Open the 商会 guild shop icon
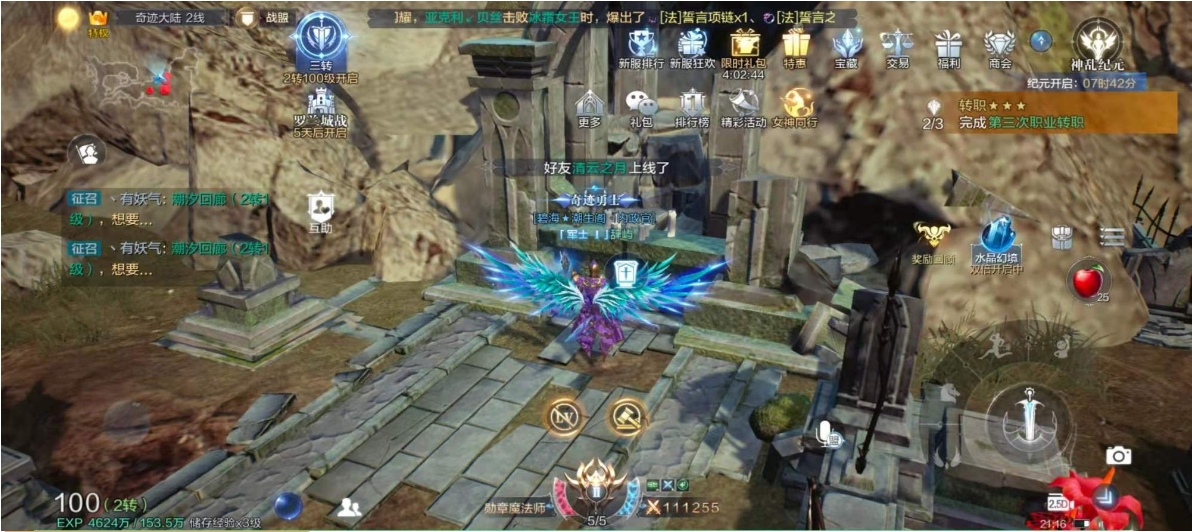 pyautogui.click(x=999, y=46)
